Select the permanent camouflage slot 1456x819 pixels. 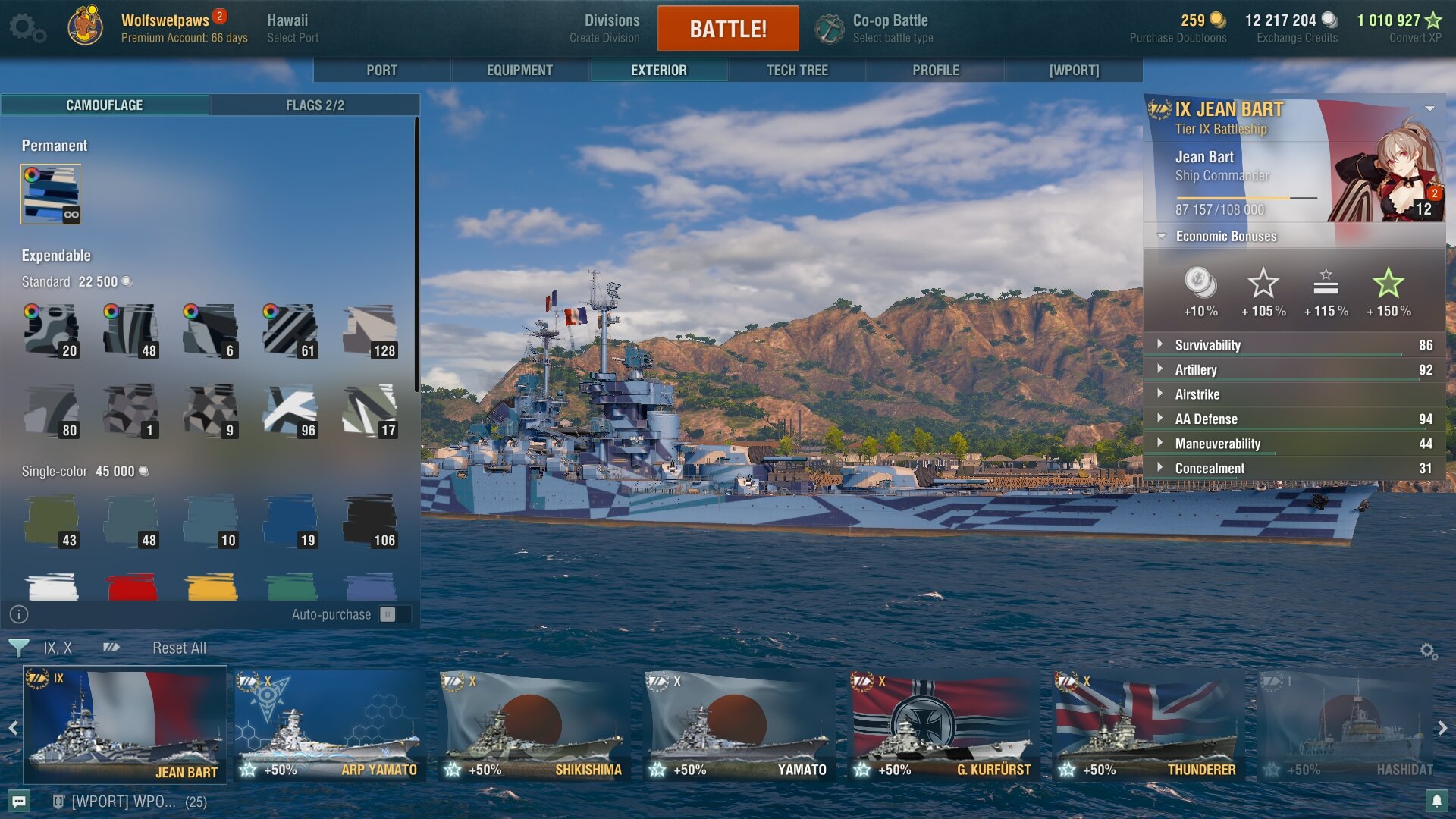click(51, 194)
